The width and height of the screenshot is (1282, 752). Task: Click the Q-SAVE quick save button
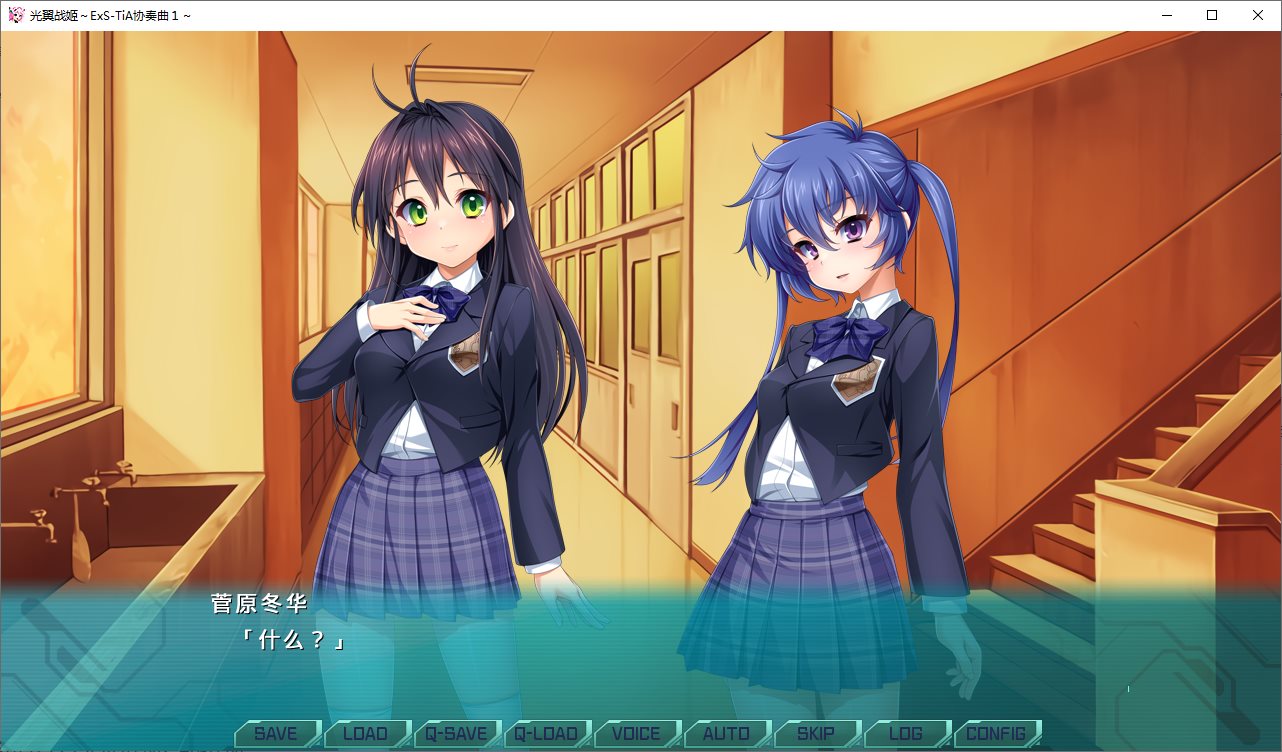(456, 733)
